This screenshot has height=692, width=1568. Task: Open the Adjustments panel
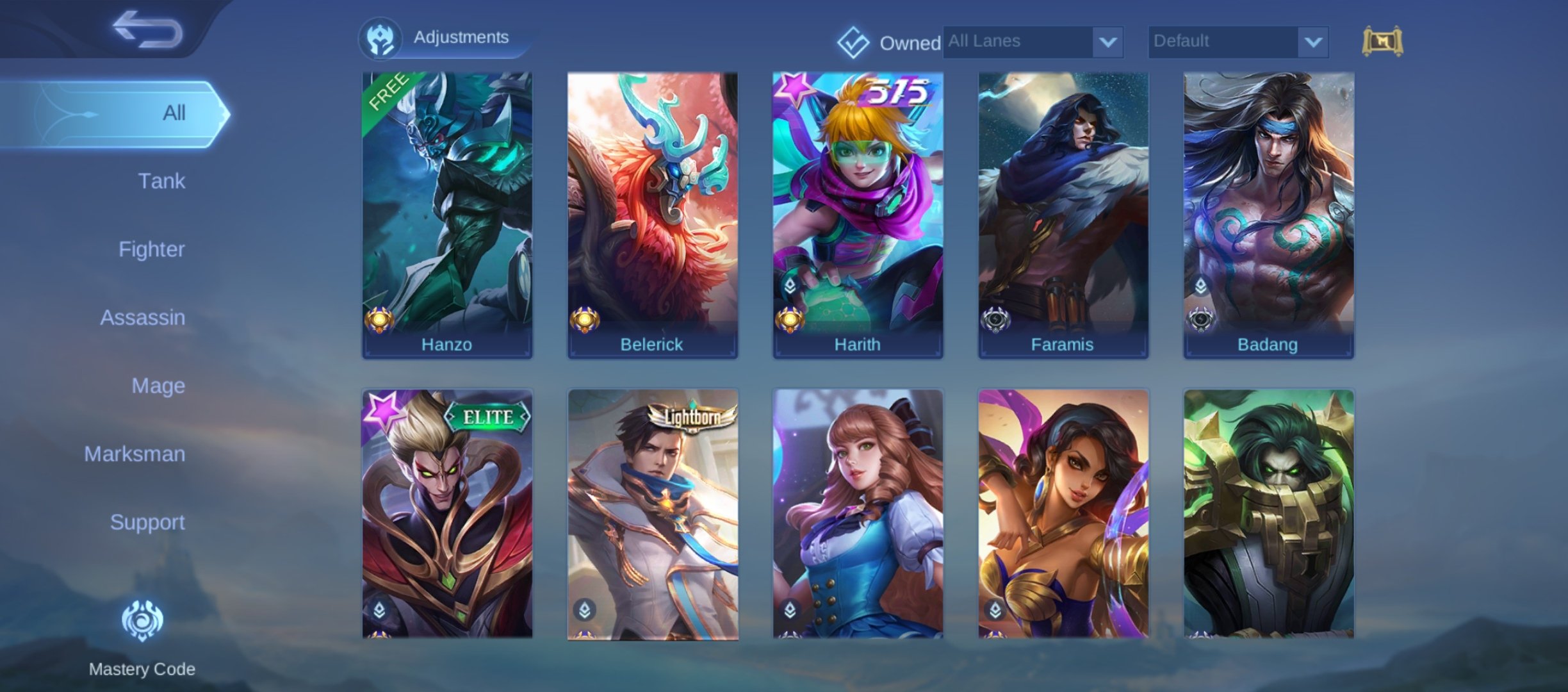pyautogui.click(x=444, y=38)
